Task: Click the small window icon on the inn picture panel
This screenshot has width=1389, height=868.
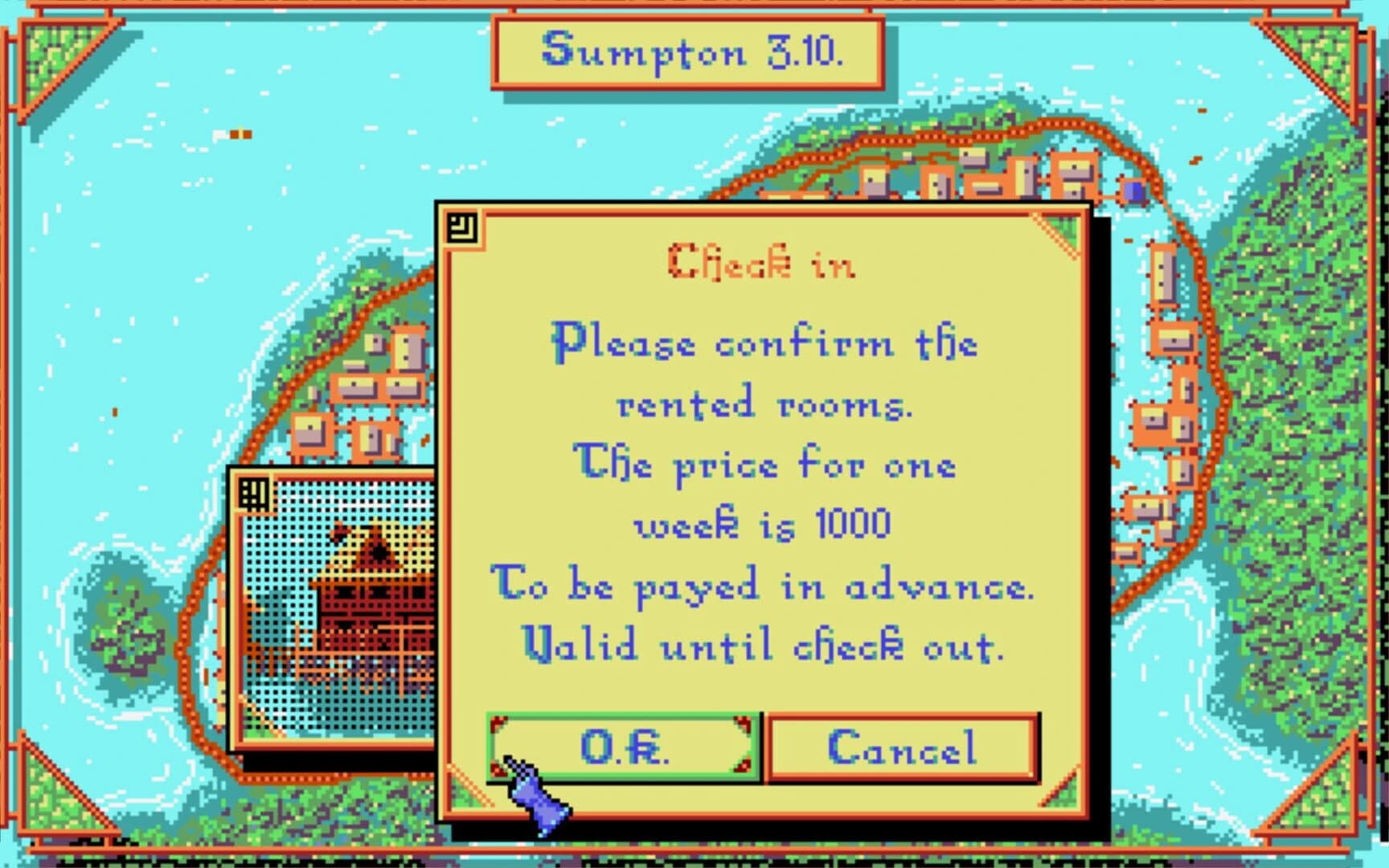Action: coord(254,492)
